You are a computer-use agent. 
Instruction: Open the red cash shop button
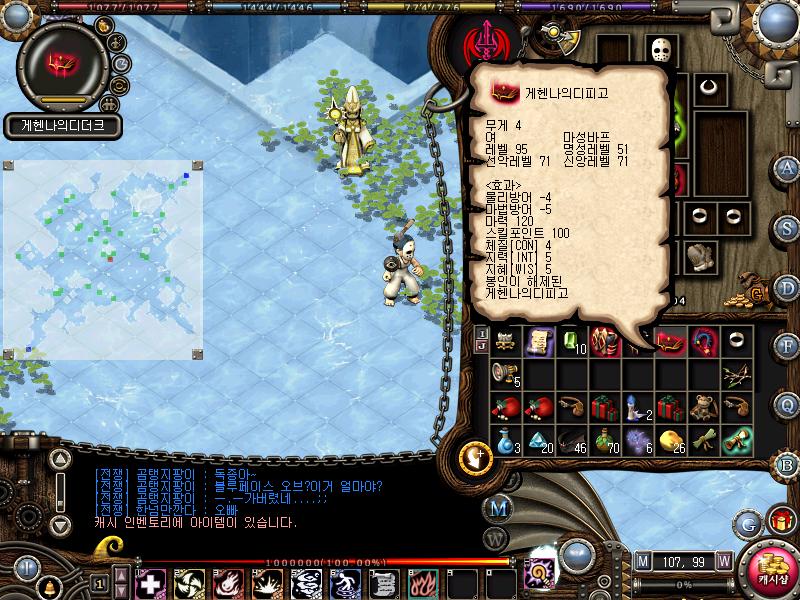click(770, 568)
